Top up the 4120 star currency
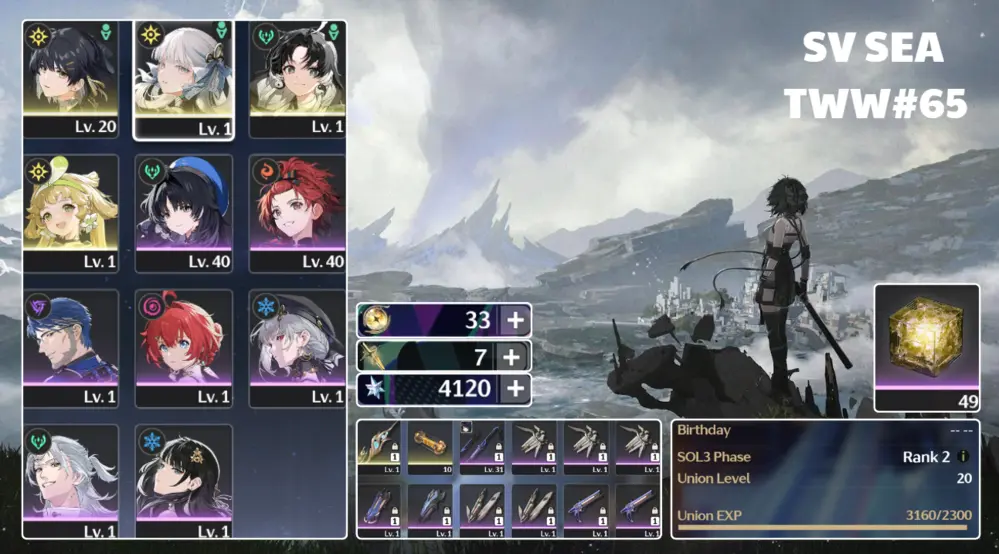The height and width of the screenshot is (554, 999). click(512, 390)
